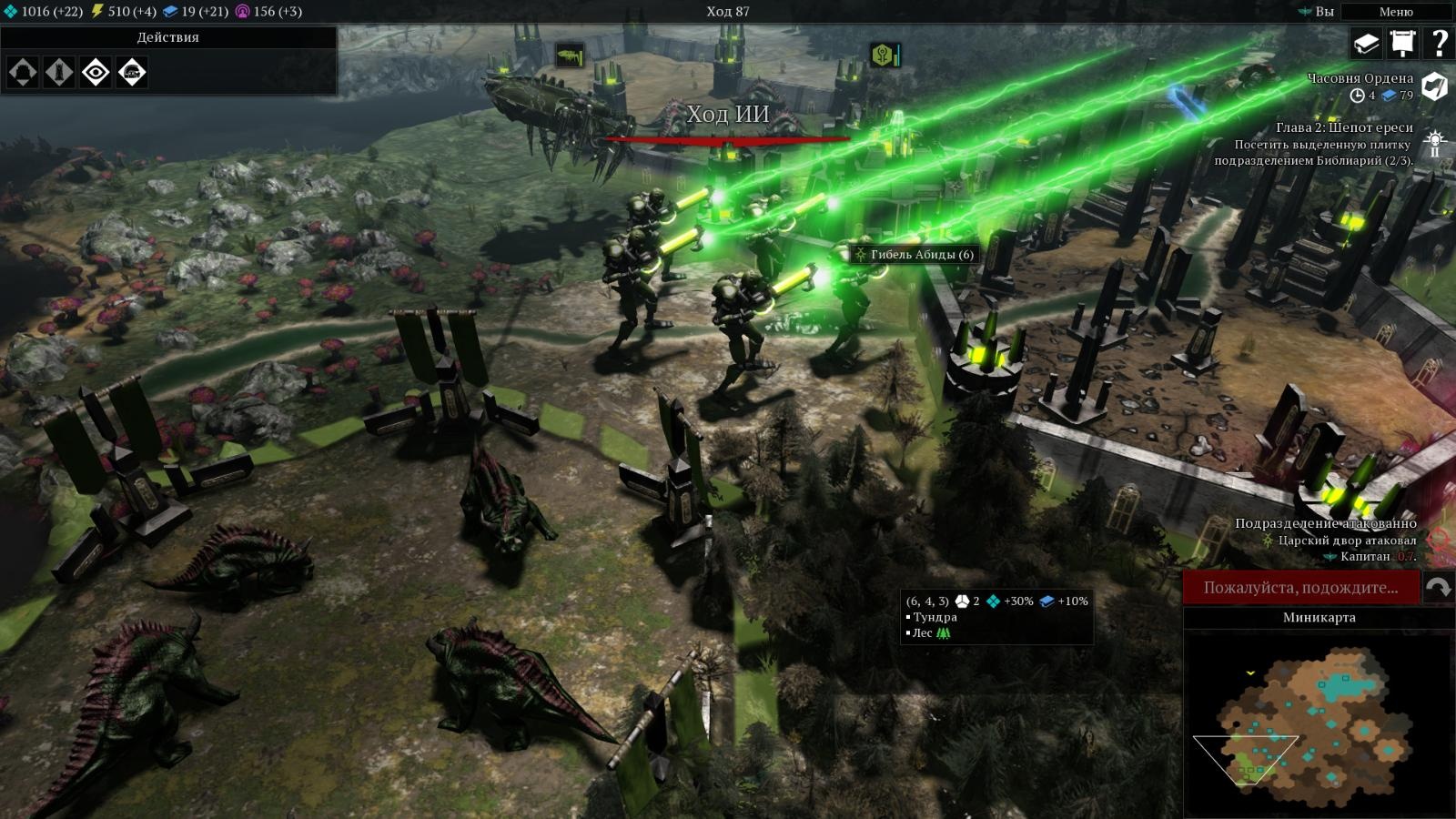The image size is (1456, 819).
Task: Activate the eye overwatch action icon
Action: [96, 72]
